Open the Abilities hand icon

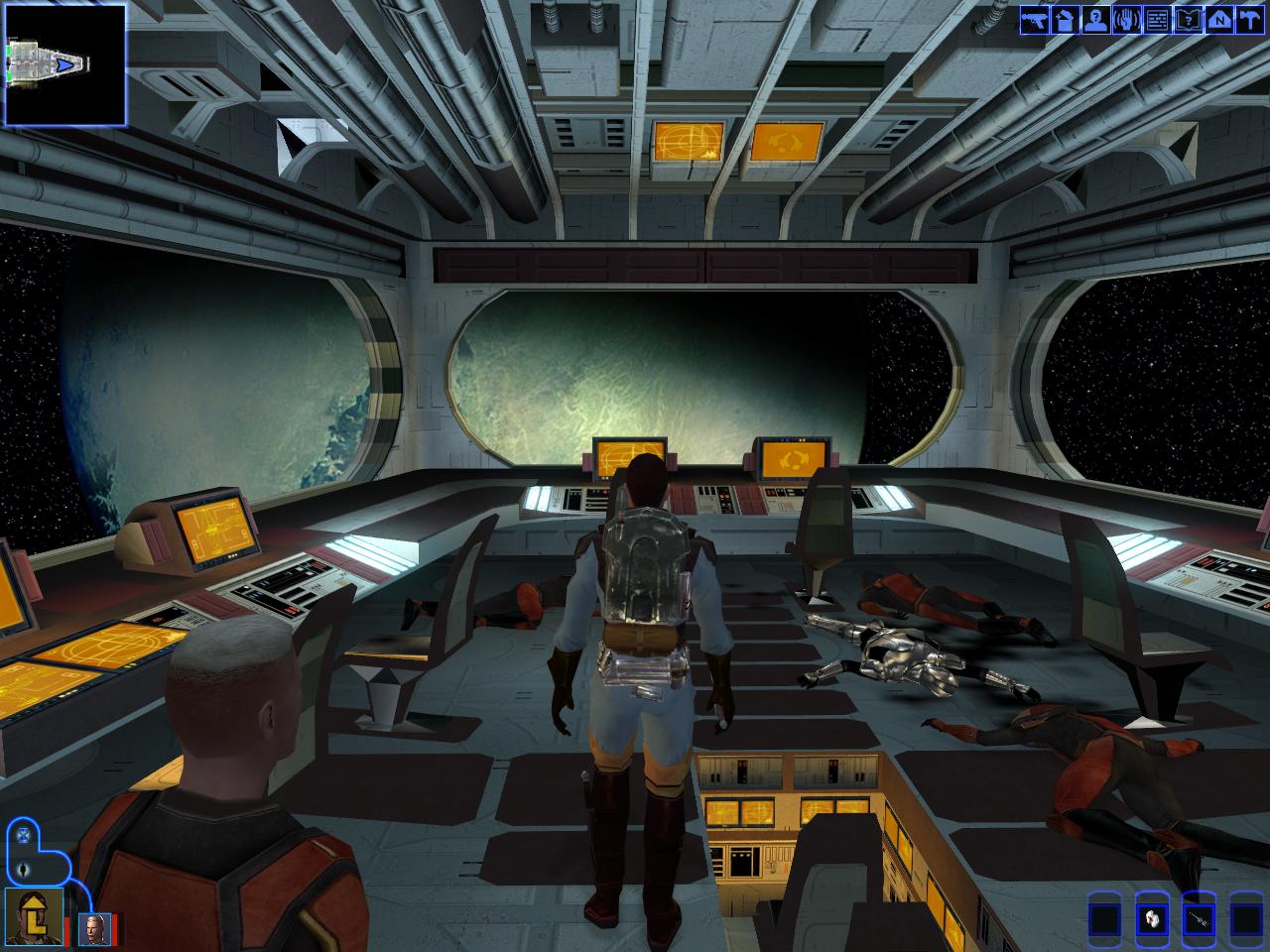tap(1126, 19)
